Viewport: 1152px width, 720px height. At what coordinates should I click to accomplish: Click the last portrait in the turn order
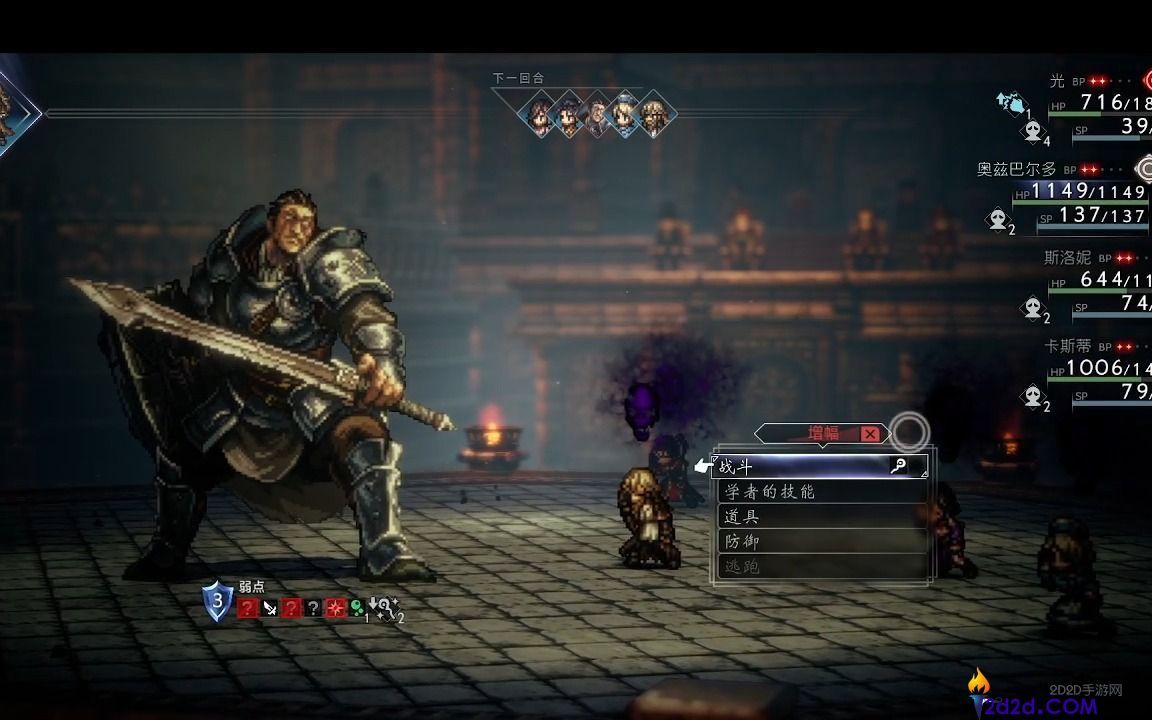654,116
